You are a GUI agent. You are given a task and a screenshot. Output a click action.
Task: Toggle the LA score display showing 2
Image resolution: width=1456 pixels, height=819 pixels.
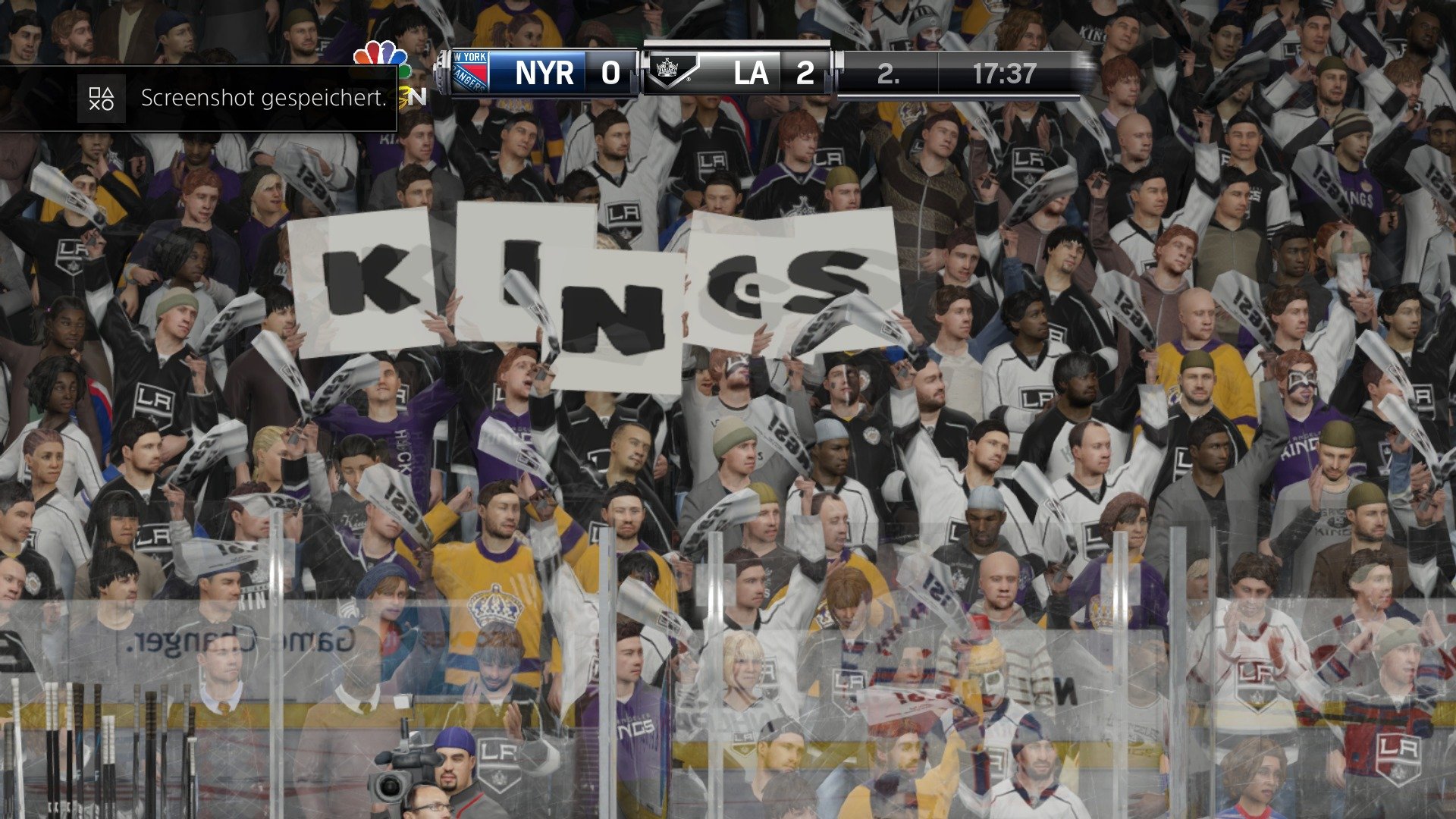[x=805, y=74]
